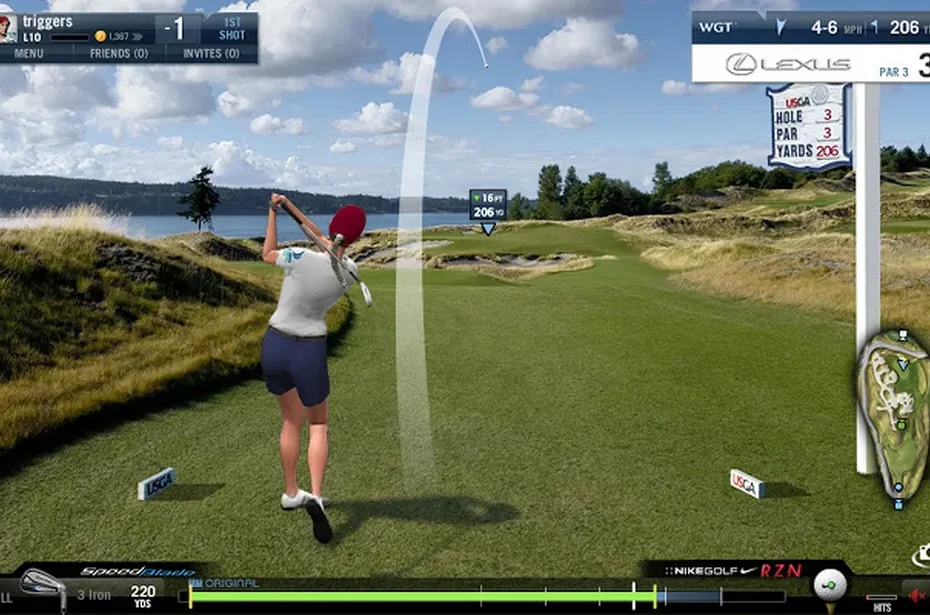
Task: Choose the Nike RZN golf ball
Action: coord(829,585)
